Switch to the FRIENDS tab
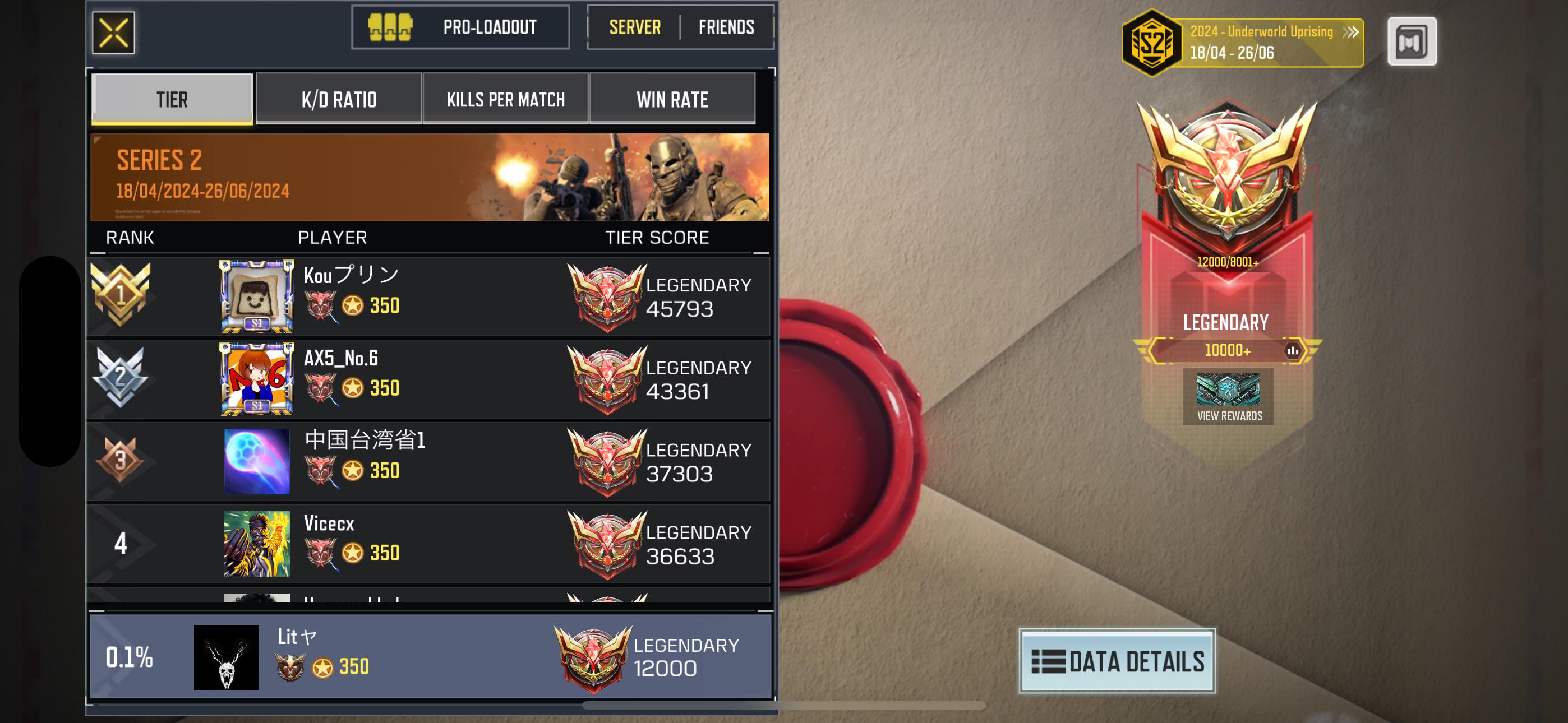This screenshot has height=723, width=1568. [x=725, y=27]
